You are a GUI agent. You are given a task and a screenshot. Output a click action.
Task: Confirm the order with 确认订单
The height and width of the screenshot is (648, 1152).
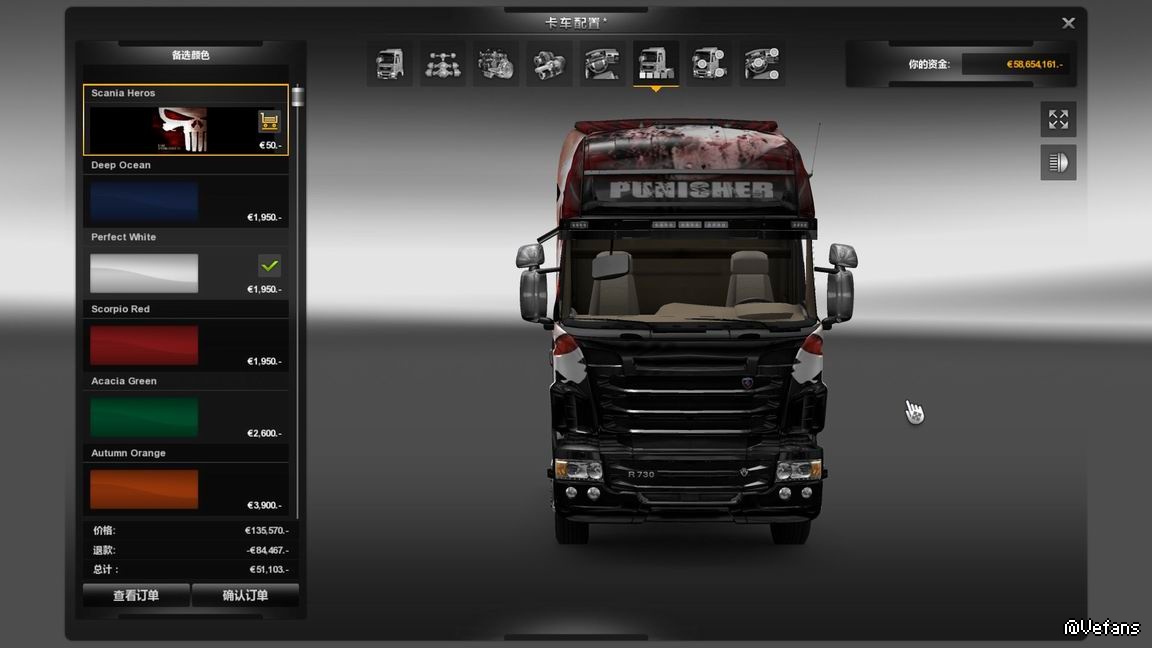point(245,595)
